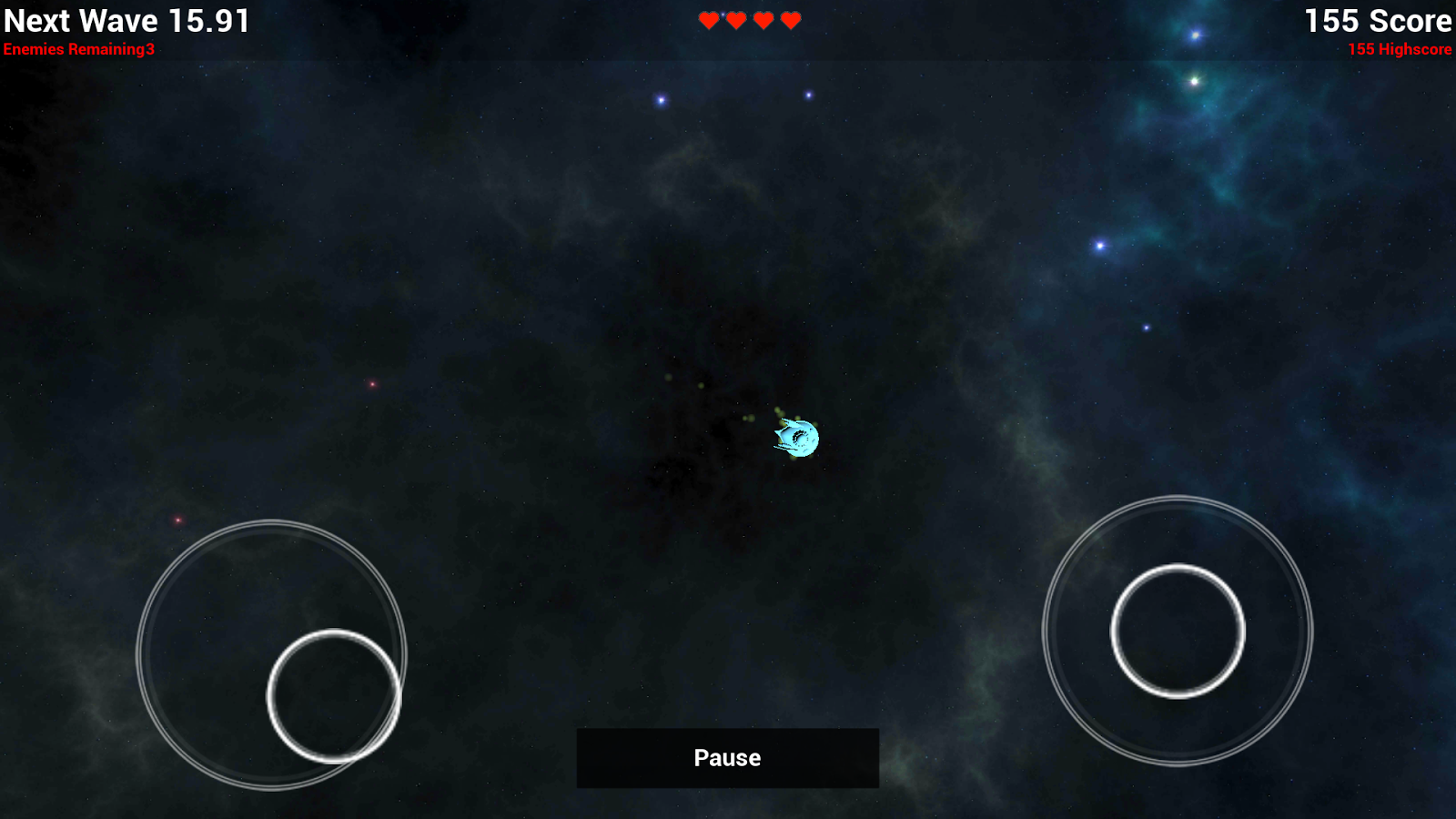
Task: Tap the heart health bar at top center
Action: tap(748, 19)
